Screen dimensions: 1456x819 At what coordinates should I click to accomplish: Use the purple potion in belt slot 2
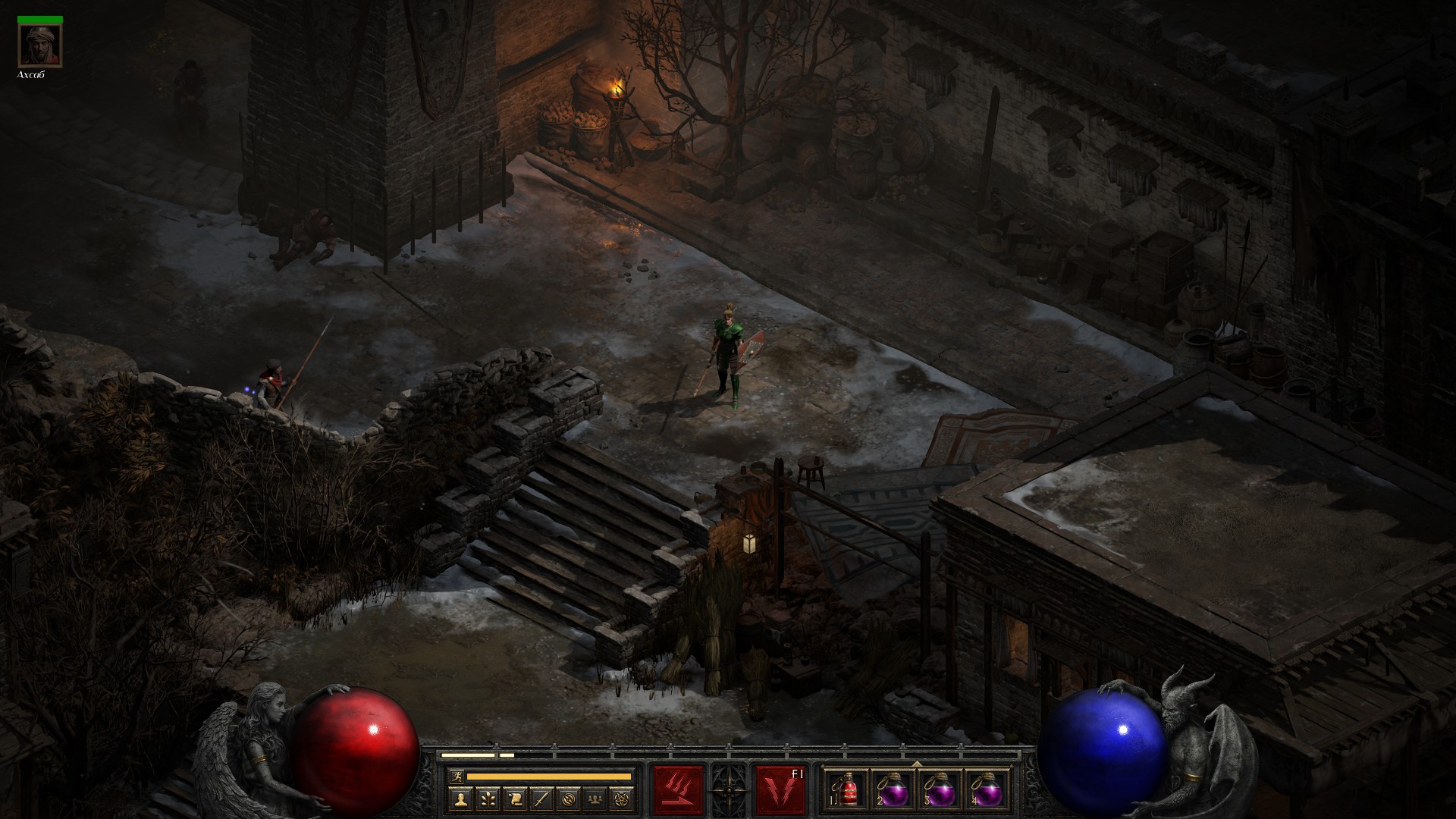pos(895,791)
